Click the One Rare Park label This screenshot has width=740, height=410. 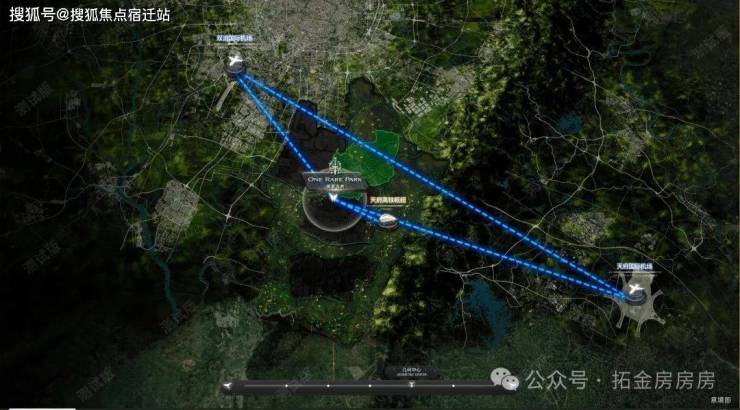click(x=333, y=180)
